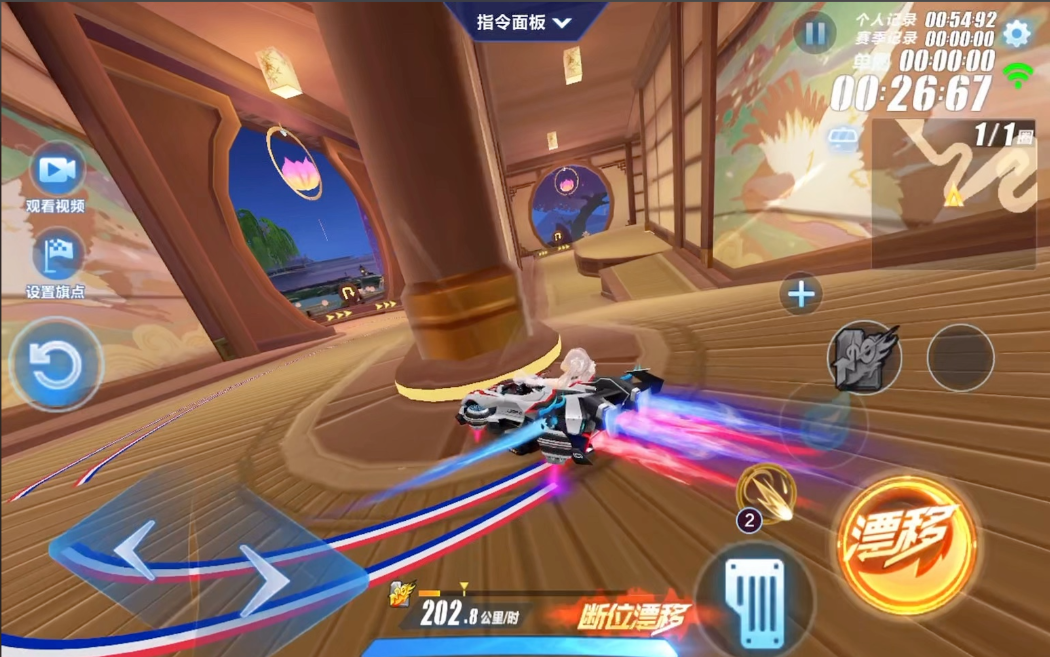The image size is (1050, 657).
Task: Expand the 指令面板 command panel dropdown
Action: [x=524, y=22]
